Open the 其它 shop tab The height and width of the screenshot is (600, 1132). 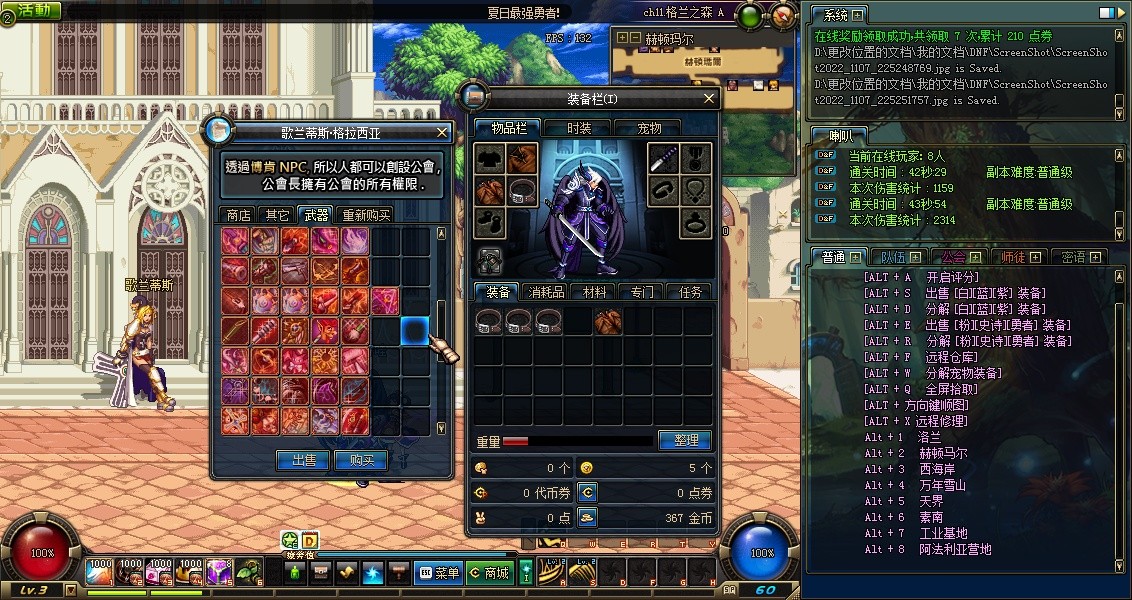pos(277,215)
